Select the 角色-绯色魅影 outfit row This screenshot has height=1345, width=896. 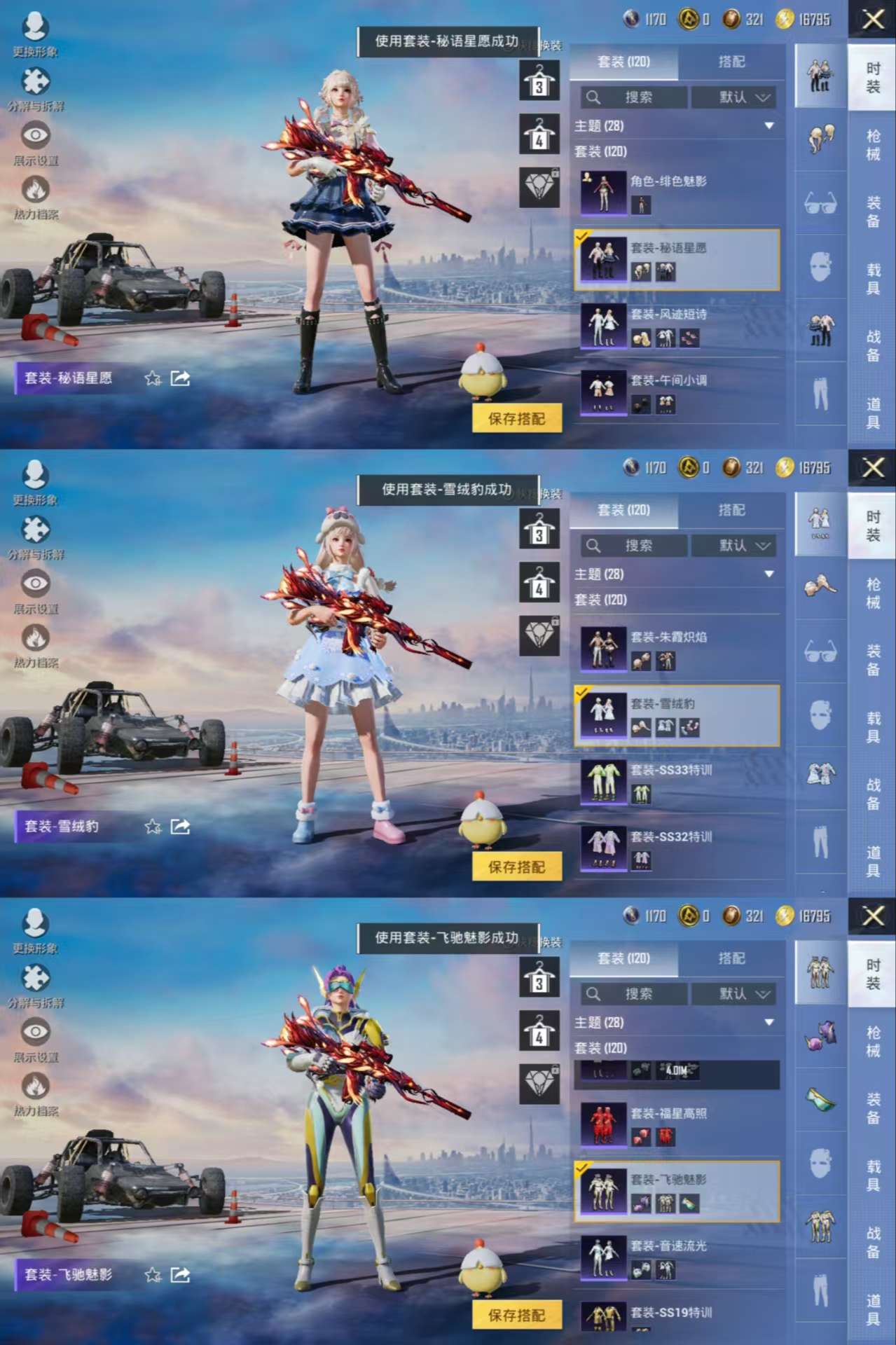(x=677, y=193)
